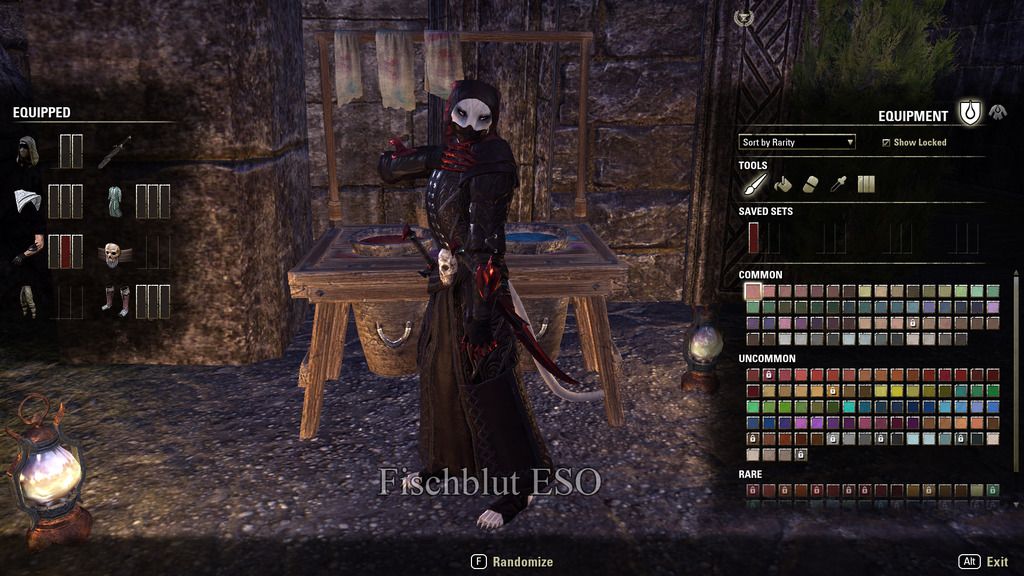Select the green robe chest slot
Image resolution: width=1024 pixels, height=576 pixels.
[114, 201]
